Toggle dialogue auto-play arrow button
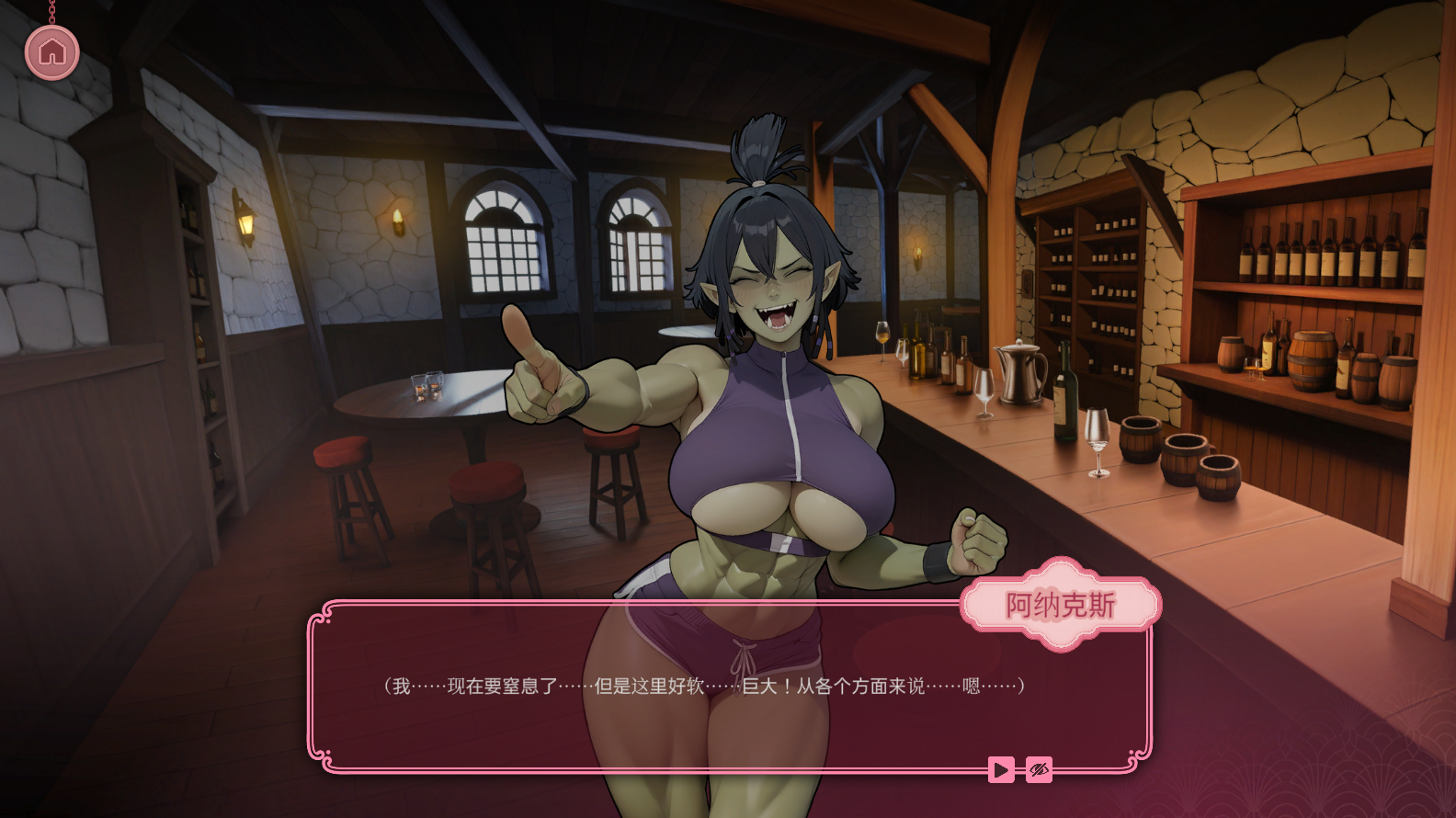The height and width of the screenshot is (818, 1456). 1001,769
